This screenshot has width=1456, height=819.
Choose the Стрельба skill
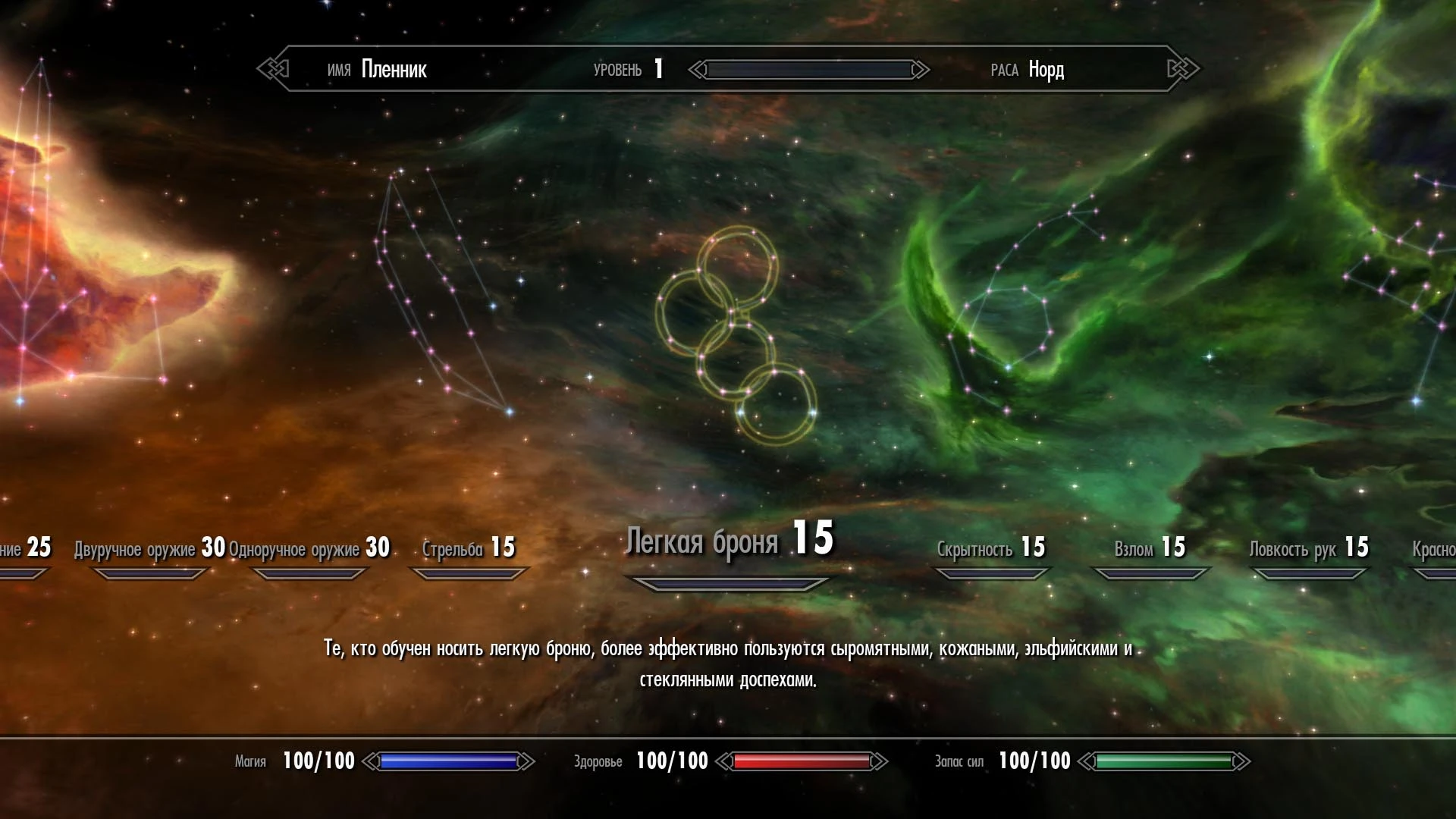click(x=469, y=548)
